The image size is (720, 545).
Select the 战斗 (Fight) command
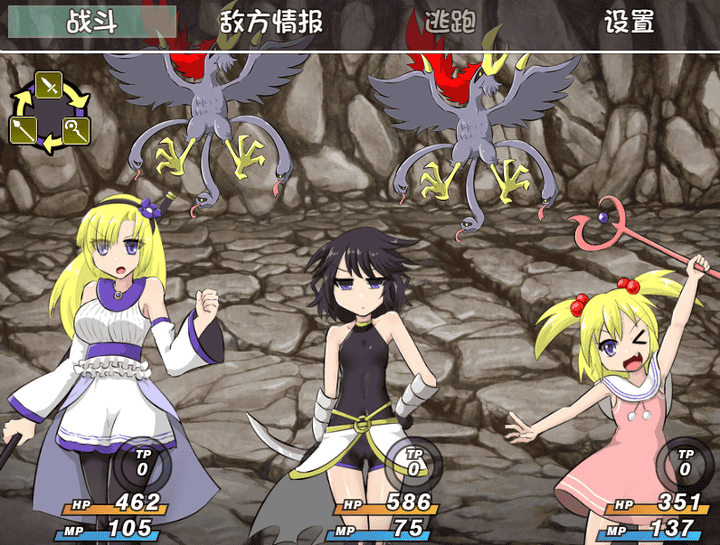pyautogui.click(x=91, y=22)
